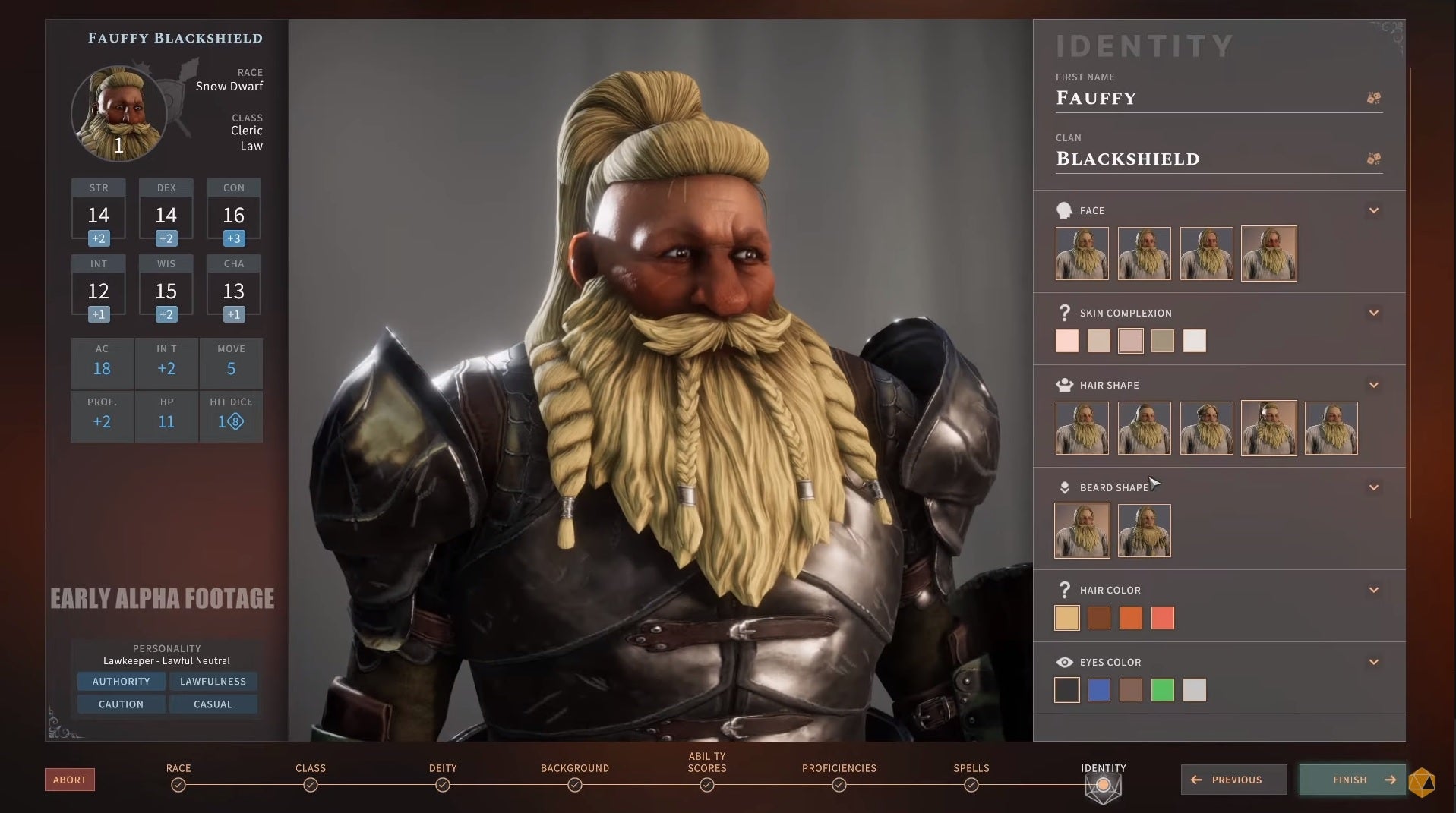Image resolution: width=1456 pixels, height=813 pixels.
Task: Toggle the Casual personality trait
Action: [213, 704]
